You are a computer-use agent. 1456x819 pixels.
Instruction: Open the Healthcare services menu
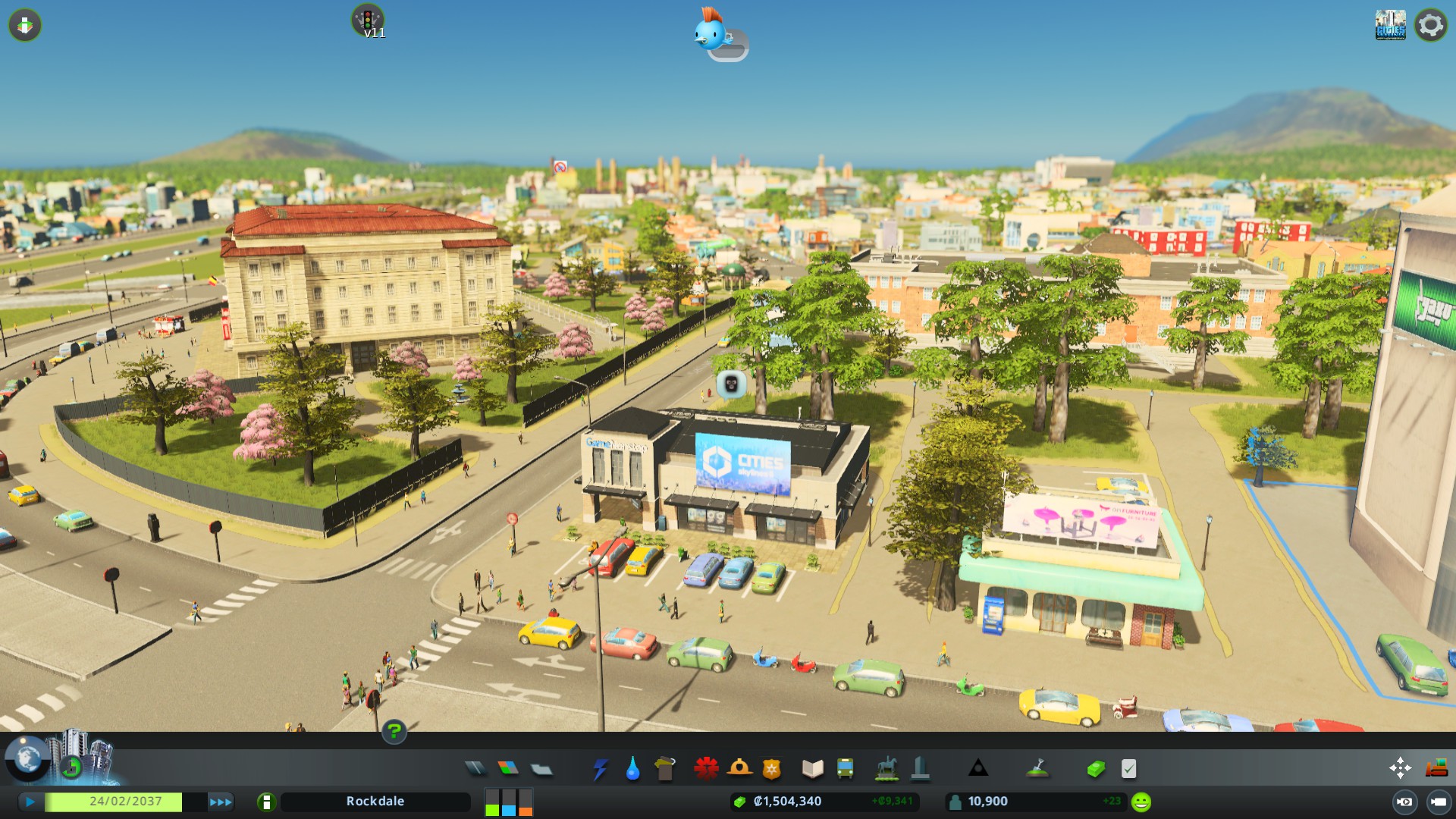point(705,768)
